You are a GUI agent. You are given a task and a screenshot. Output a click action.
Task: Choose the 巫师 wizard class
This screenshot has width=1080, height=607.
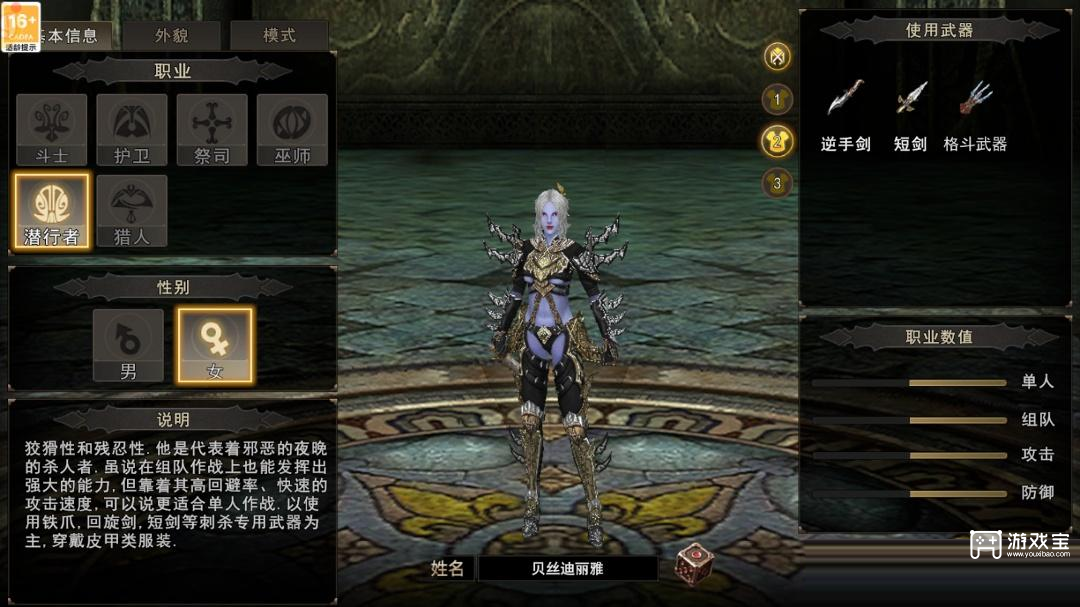coord(292,129)
